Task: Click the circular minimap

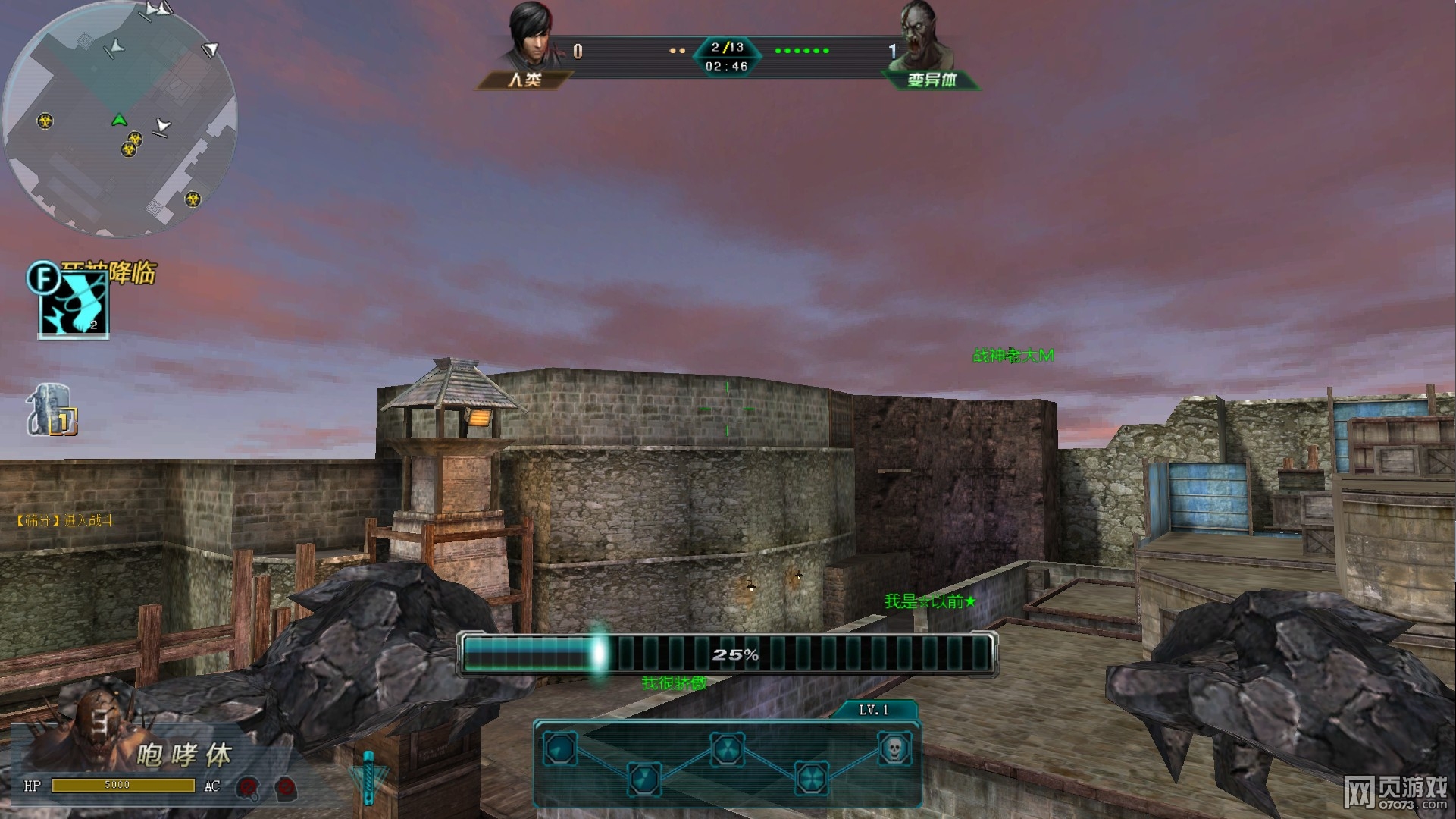Action: [120, 119]
